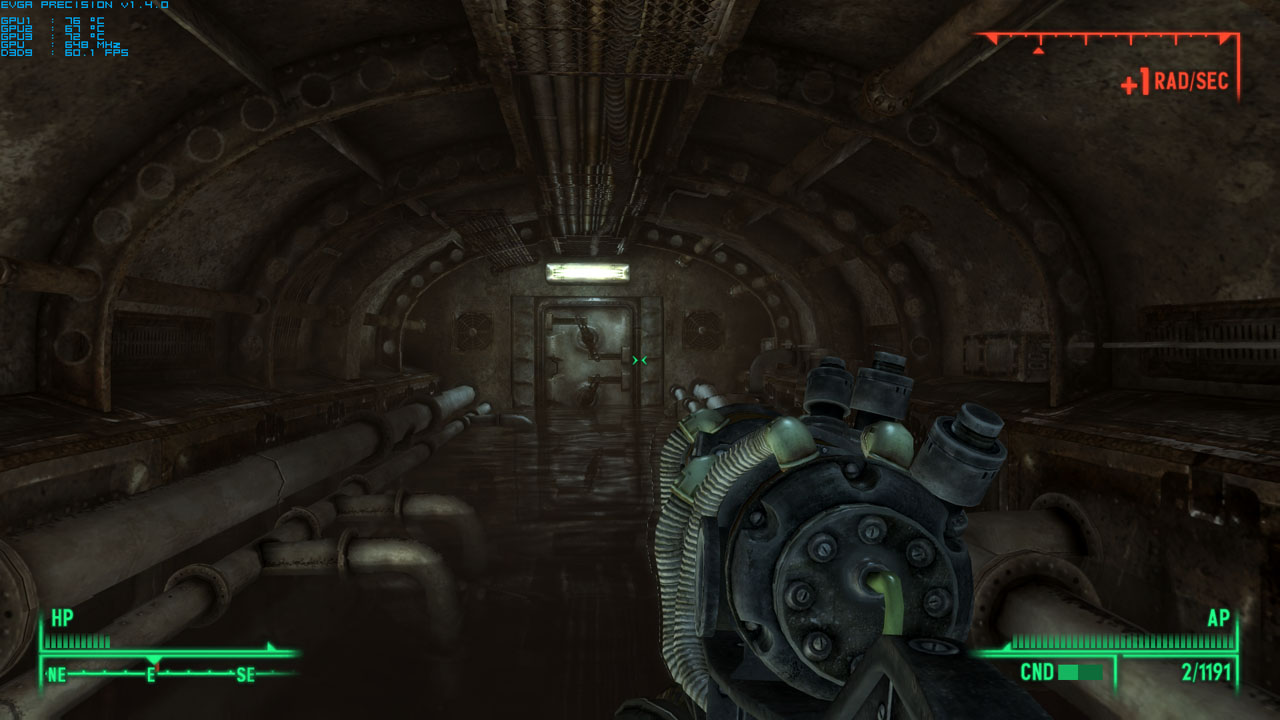Click the SE direction on the compass
Viewport: 1280px width, 720px height.
[245, 675]
